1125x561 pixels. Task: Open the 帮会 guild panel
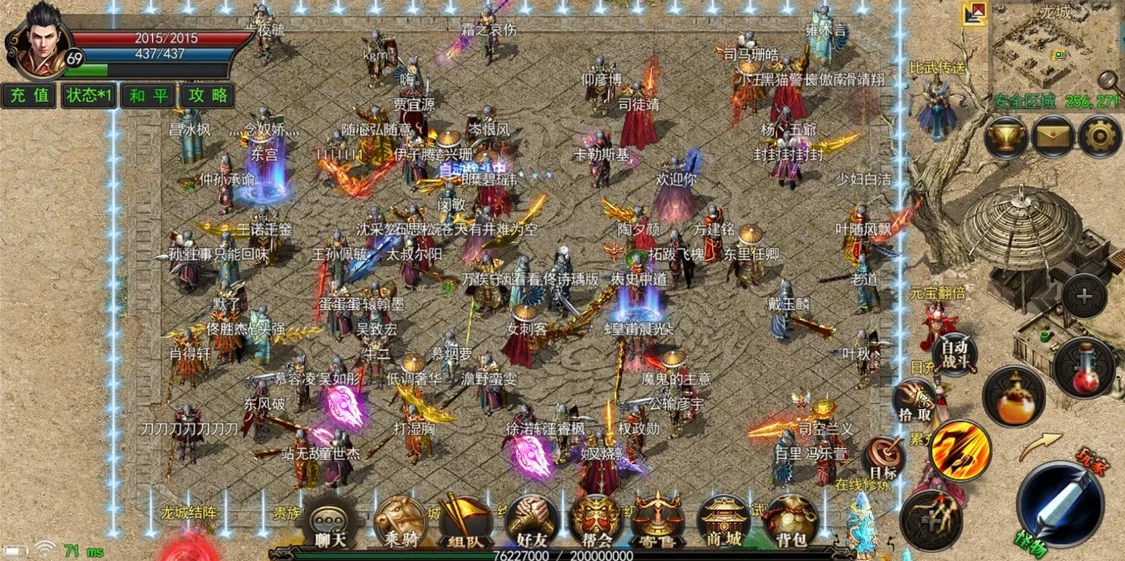[597, 522]
